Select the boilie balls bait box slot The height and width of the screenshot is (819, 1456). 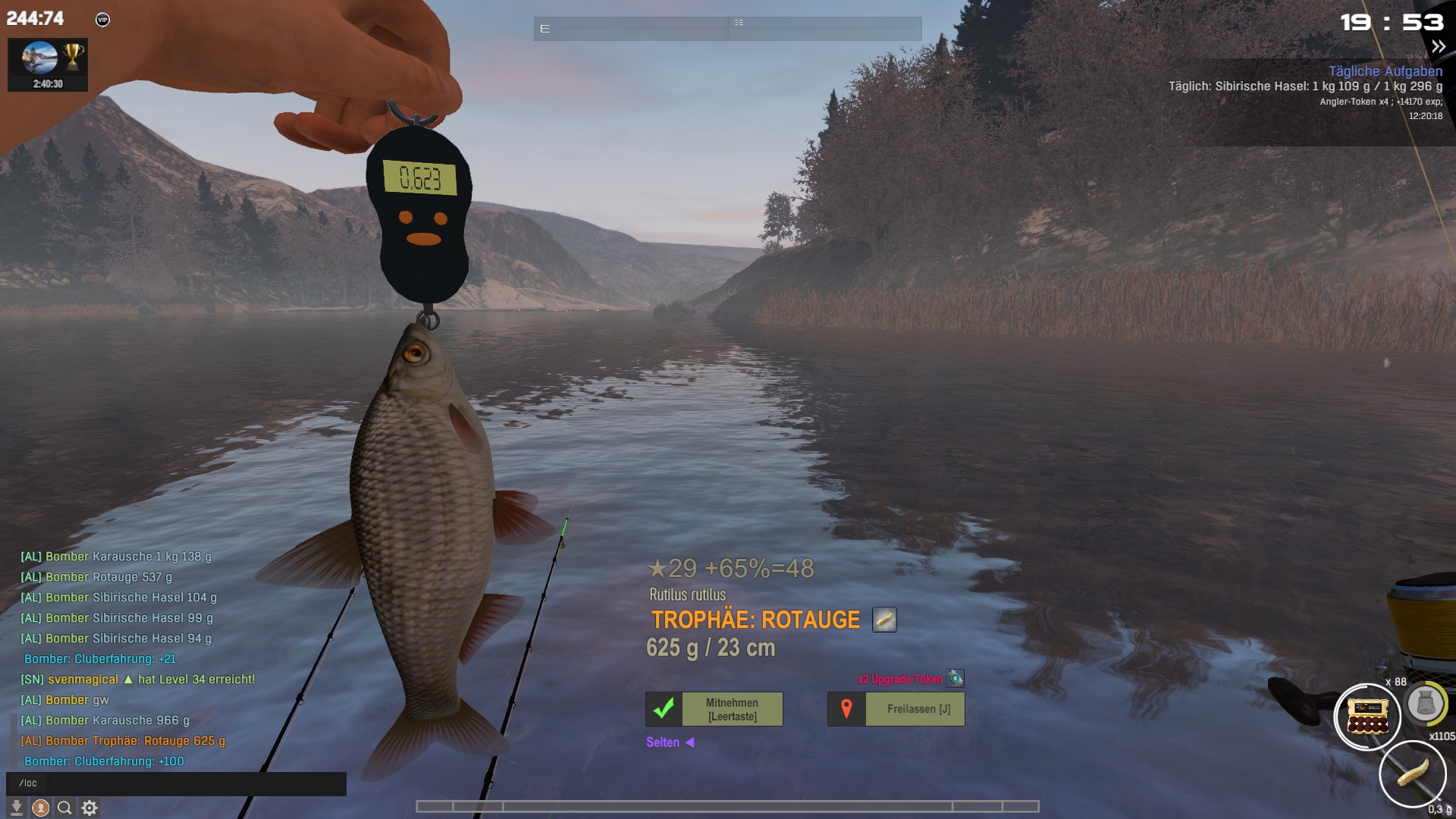(x=1367, y=717)
